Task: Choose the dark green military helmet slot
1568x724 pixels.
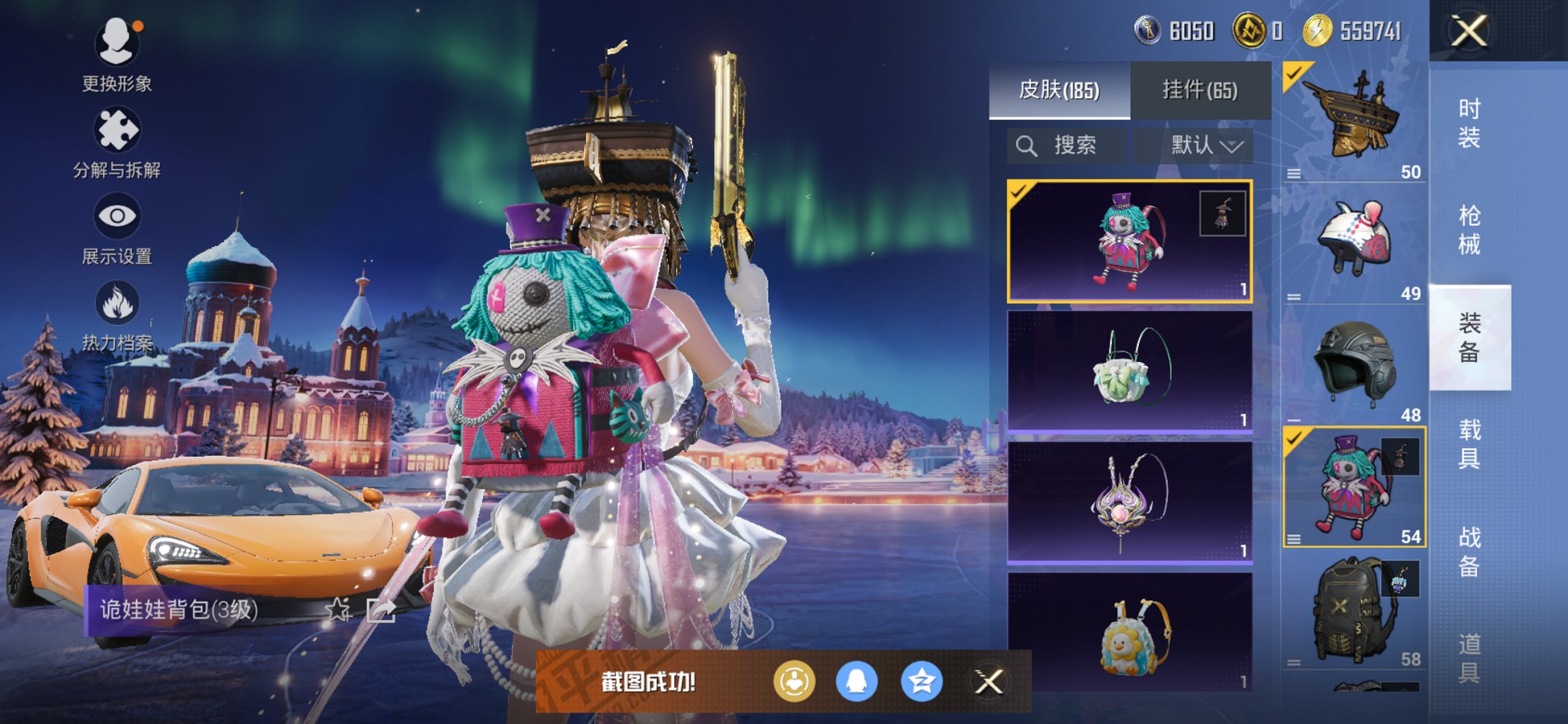Action: [1354, 364]
